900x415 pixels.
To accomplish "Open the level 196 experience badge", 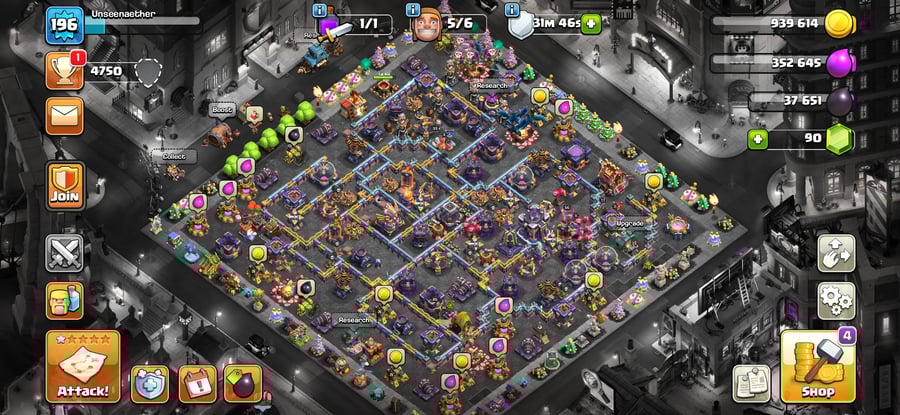I will click(64, 24).
